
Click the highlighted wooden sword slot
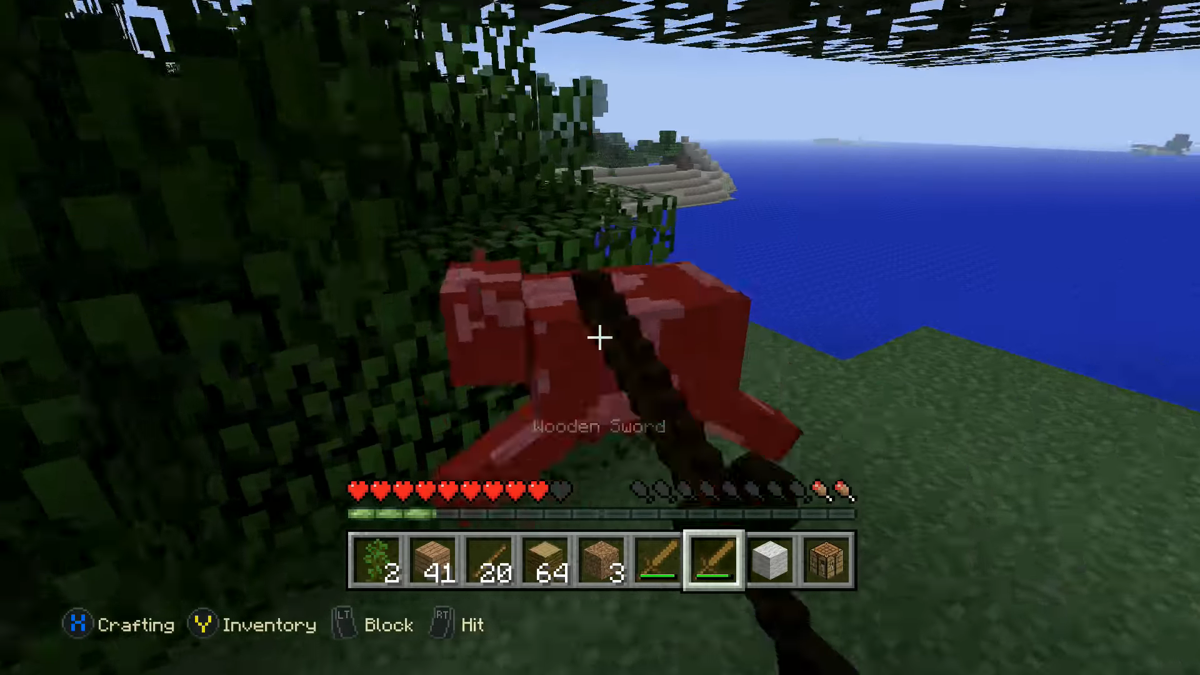(x=713, y=560)
